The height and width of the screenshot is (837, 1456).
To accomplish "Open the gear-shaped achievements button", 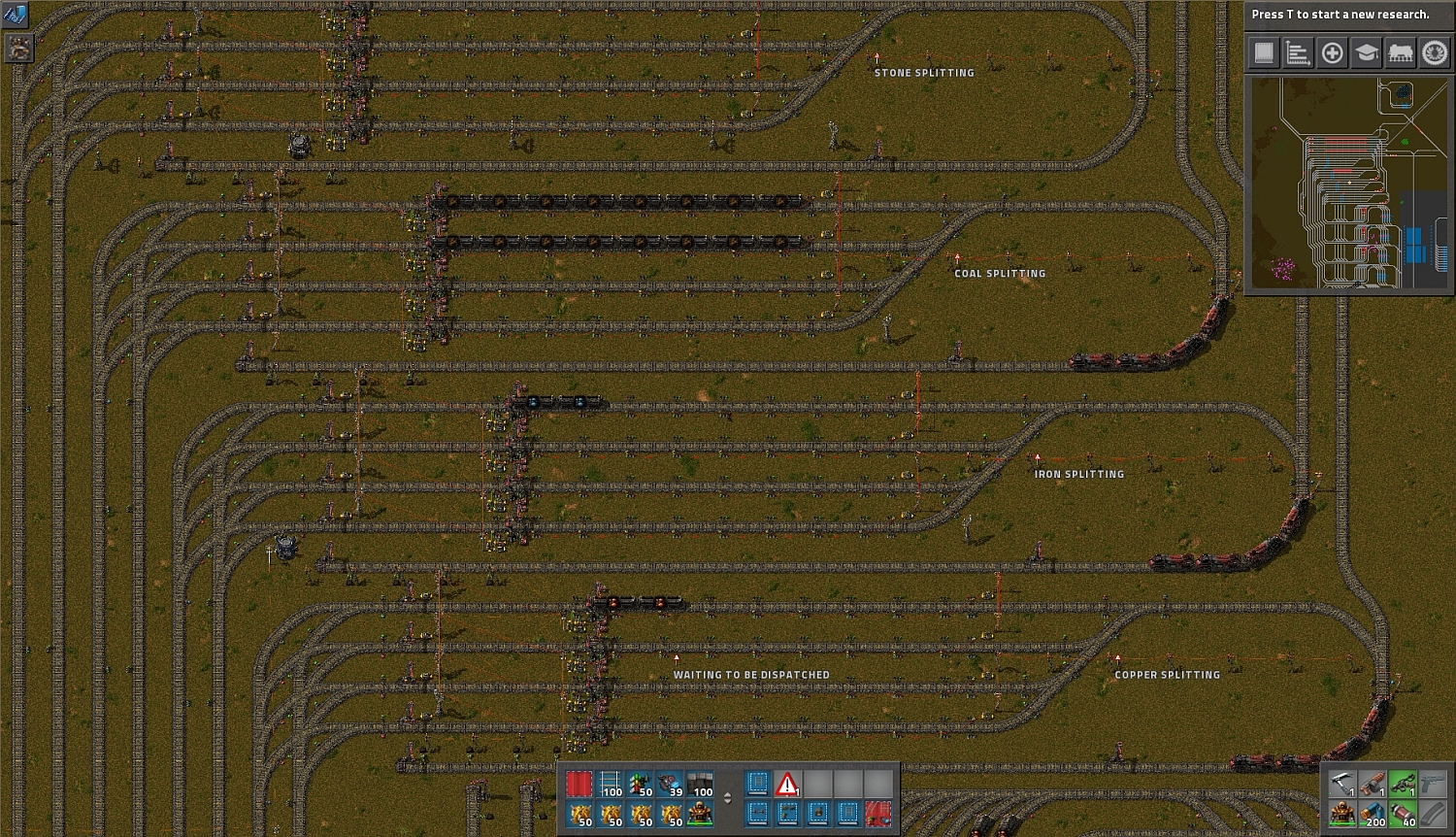I will [x=1435, y=53].
